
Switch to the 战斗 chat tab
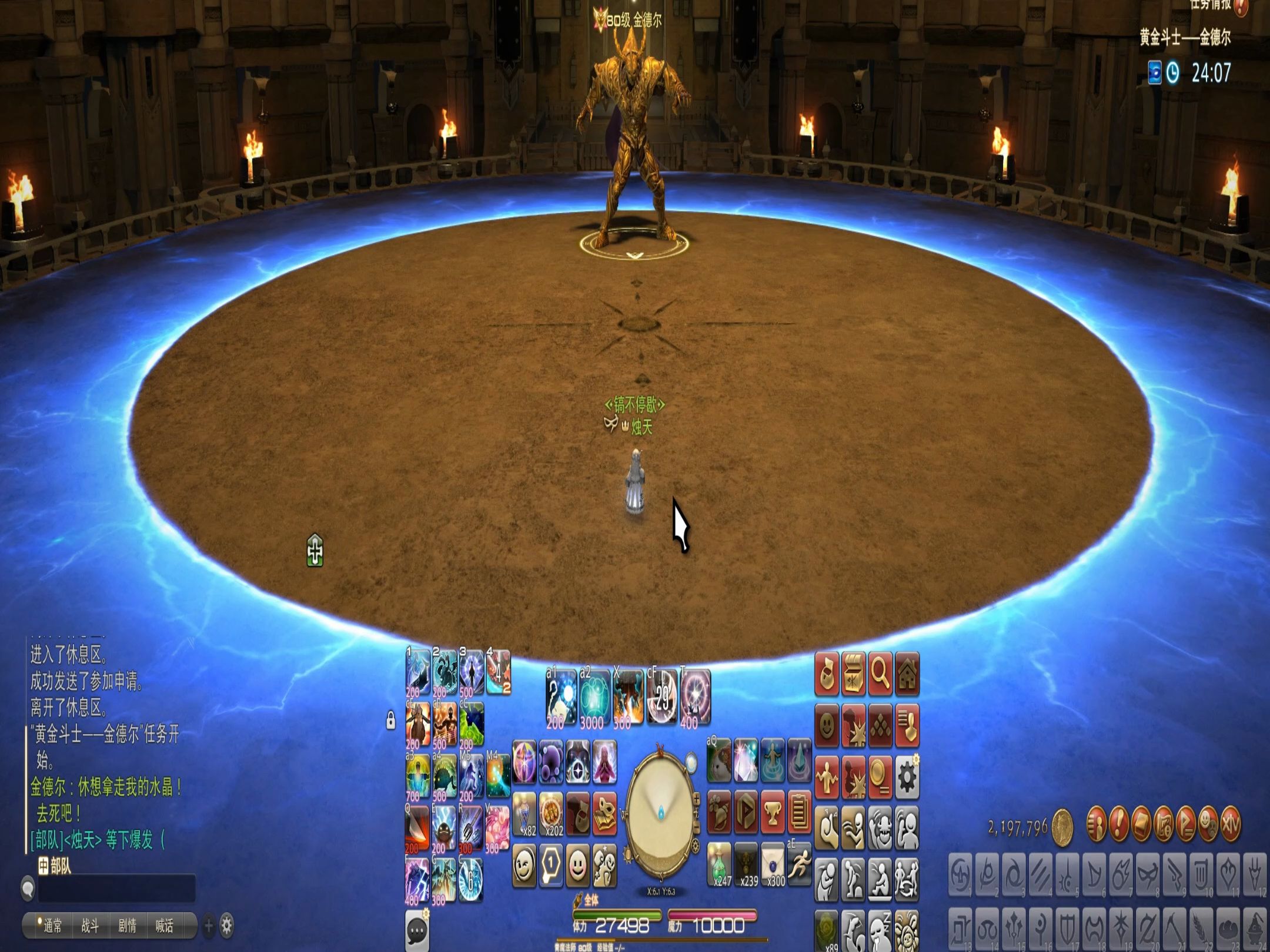pyautogui.click(x=89, y=927)
